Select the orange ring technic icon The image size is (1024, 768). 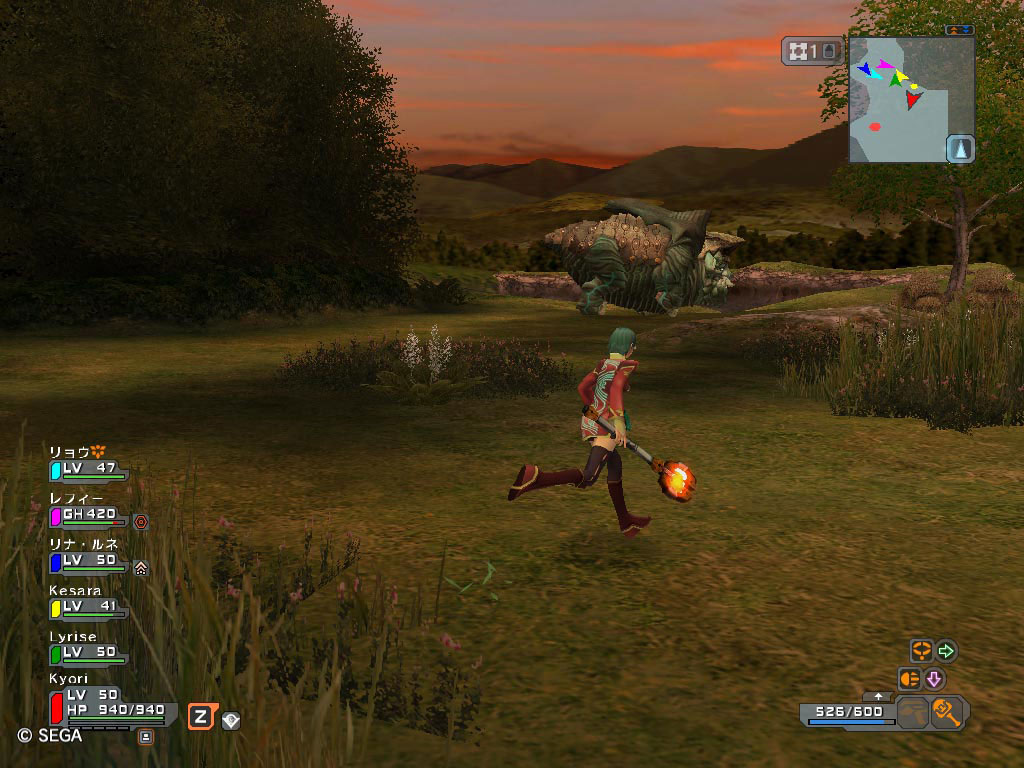pyautogui.click(x=921, y=651)
